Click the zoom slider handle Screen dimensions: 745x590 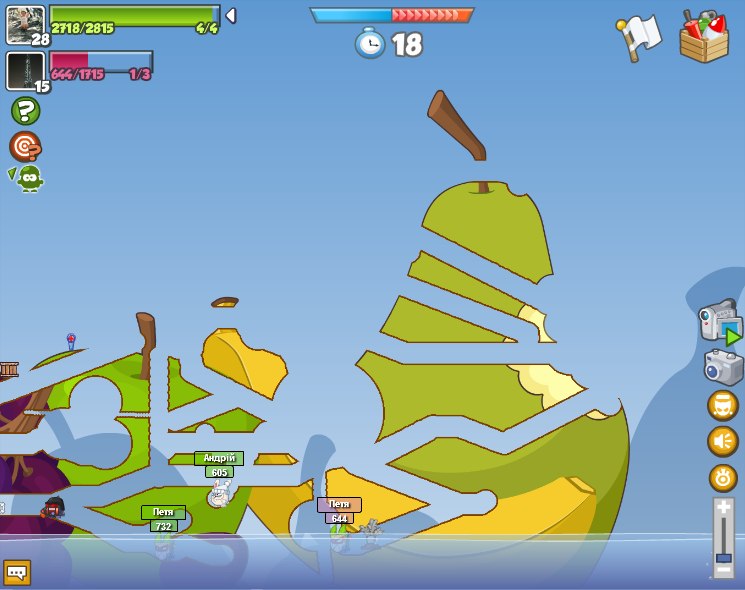(x=723, y=557)
